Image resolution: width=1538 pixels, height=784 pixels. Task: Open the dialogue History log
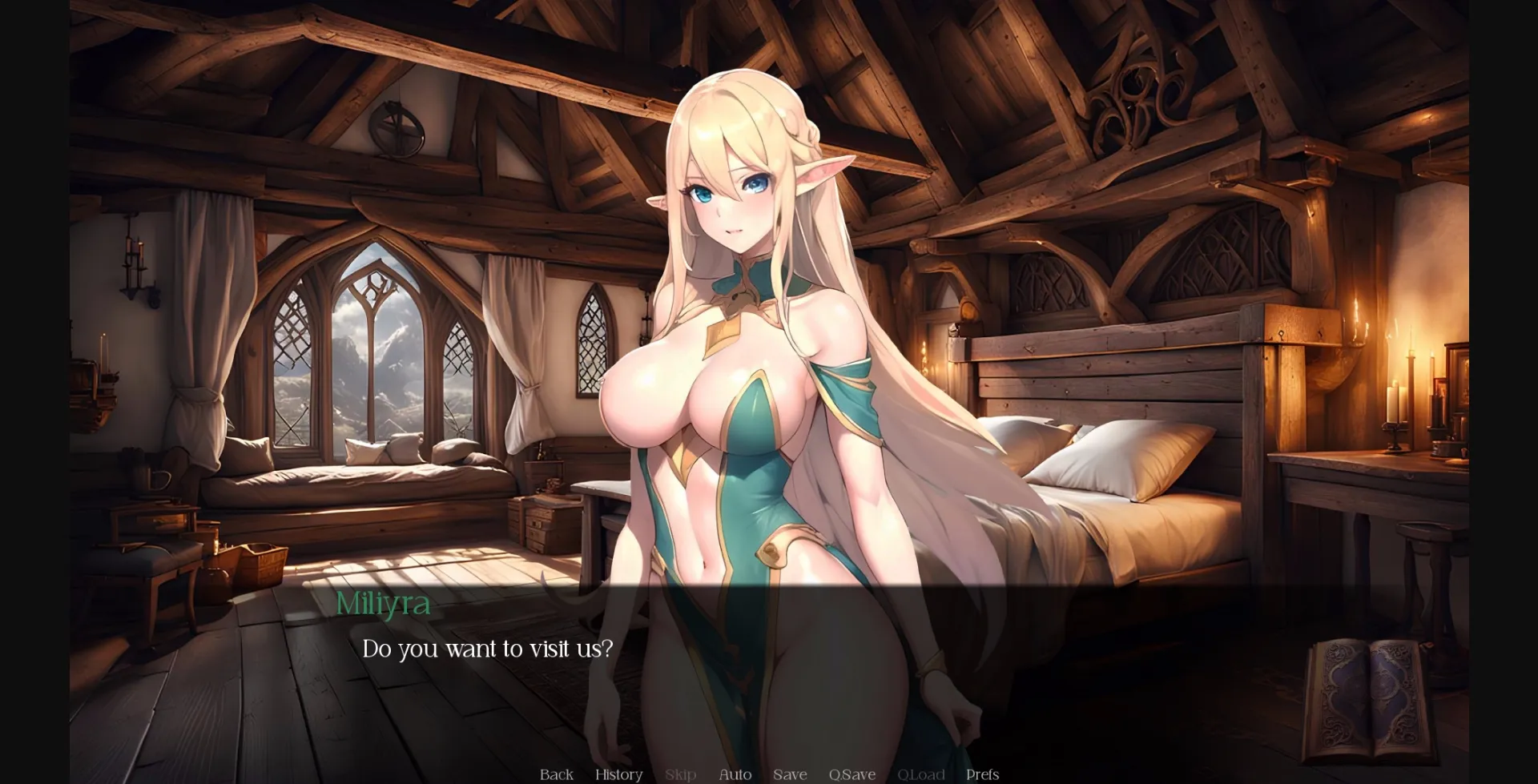point(618,774)
